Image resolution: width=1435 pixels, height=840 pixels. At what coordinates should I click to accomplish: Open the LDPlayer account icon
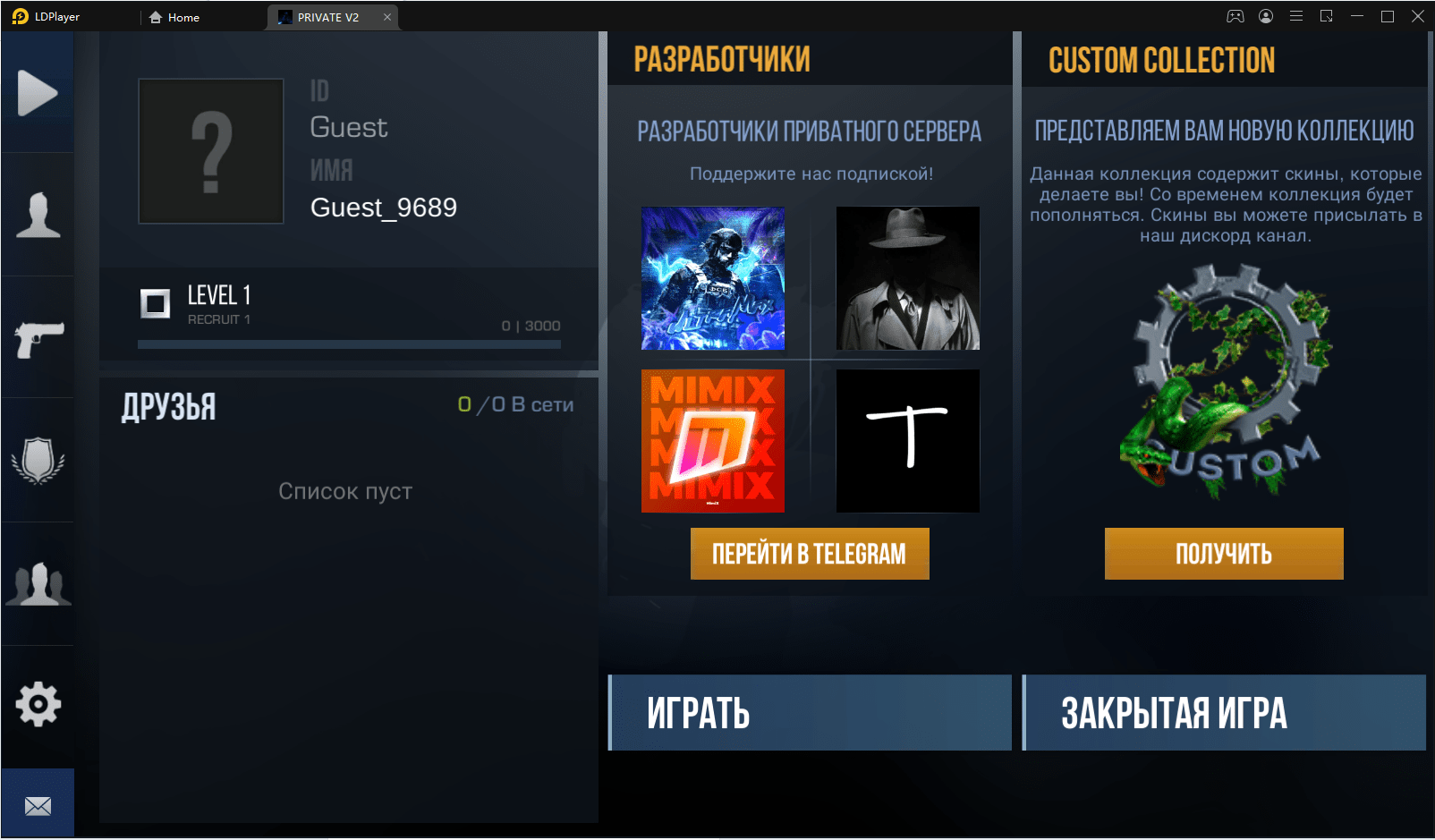(1266, 15)
